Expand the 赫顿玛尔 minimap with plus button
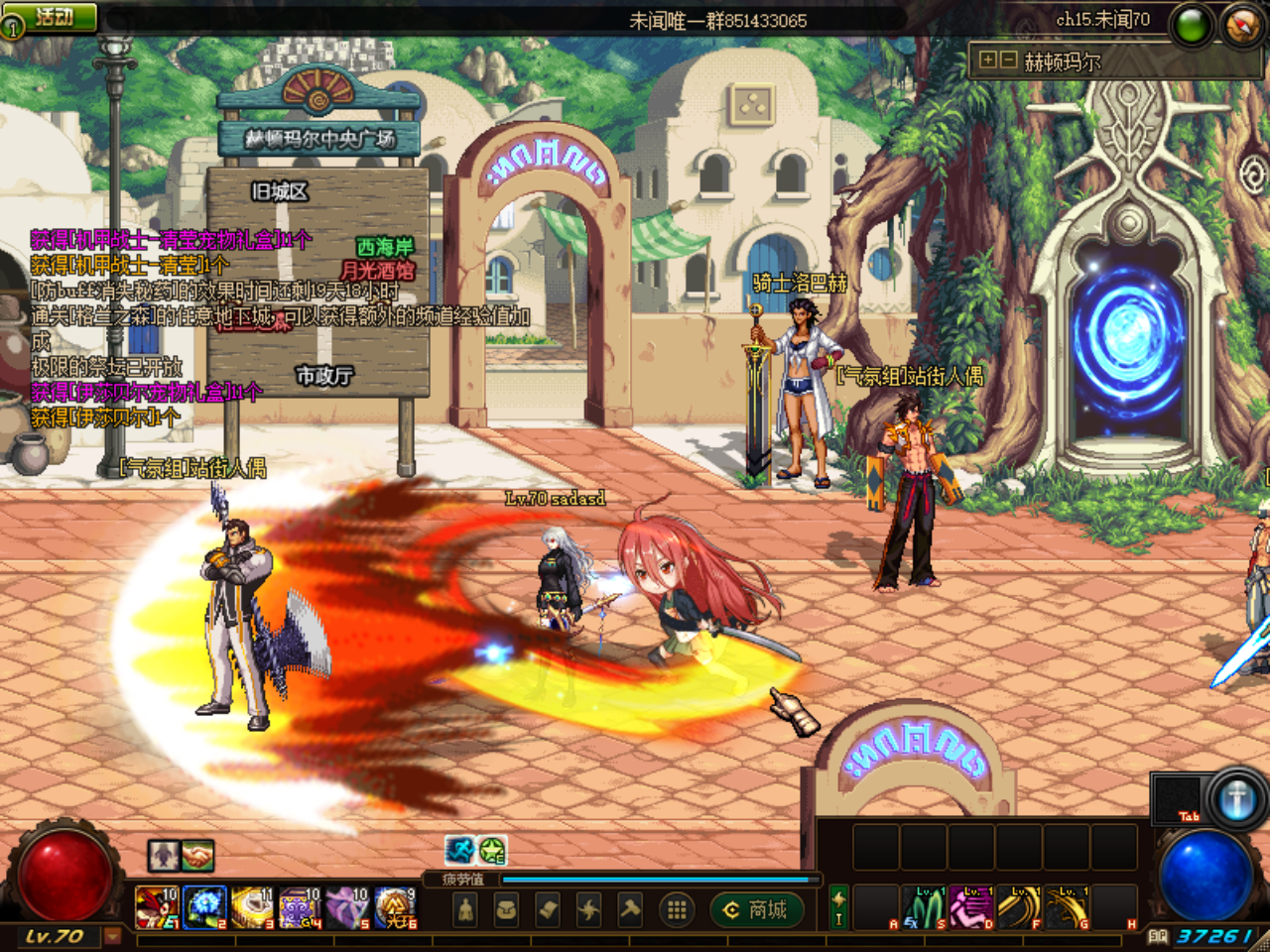Image resolution: width=1270 pixels, height=952 pixels. [x=987, y=59]
